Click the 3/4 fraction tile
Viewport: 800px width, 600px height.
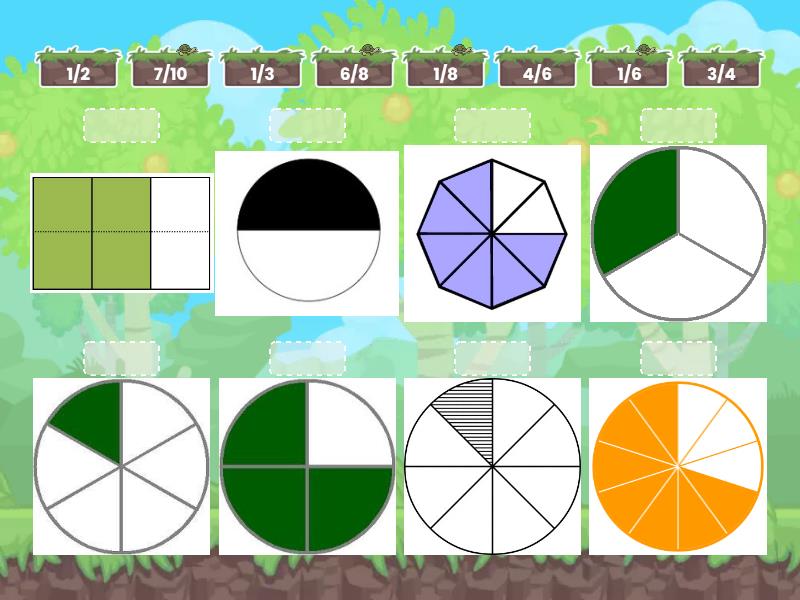tap(720, 73)
